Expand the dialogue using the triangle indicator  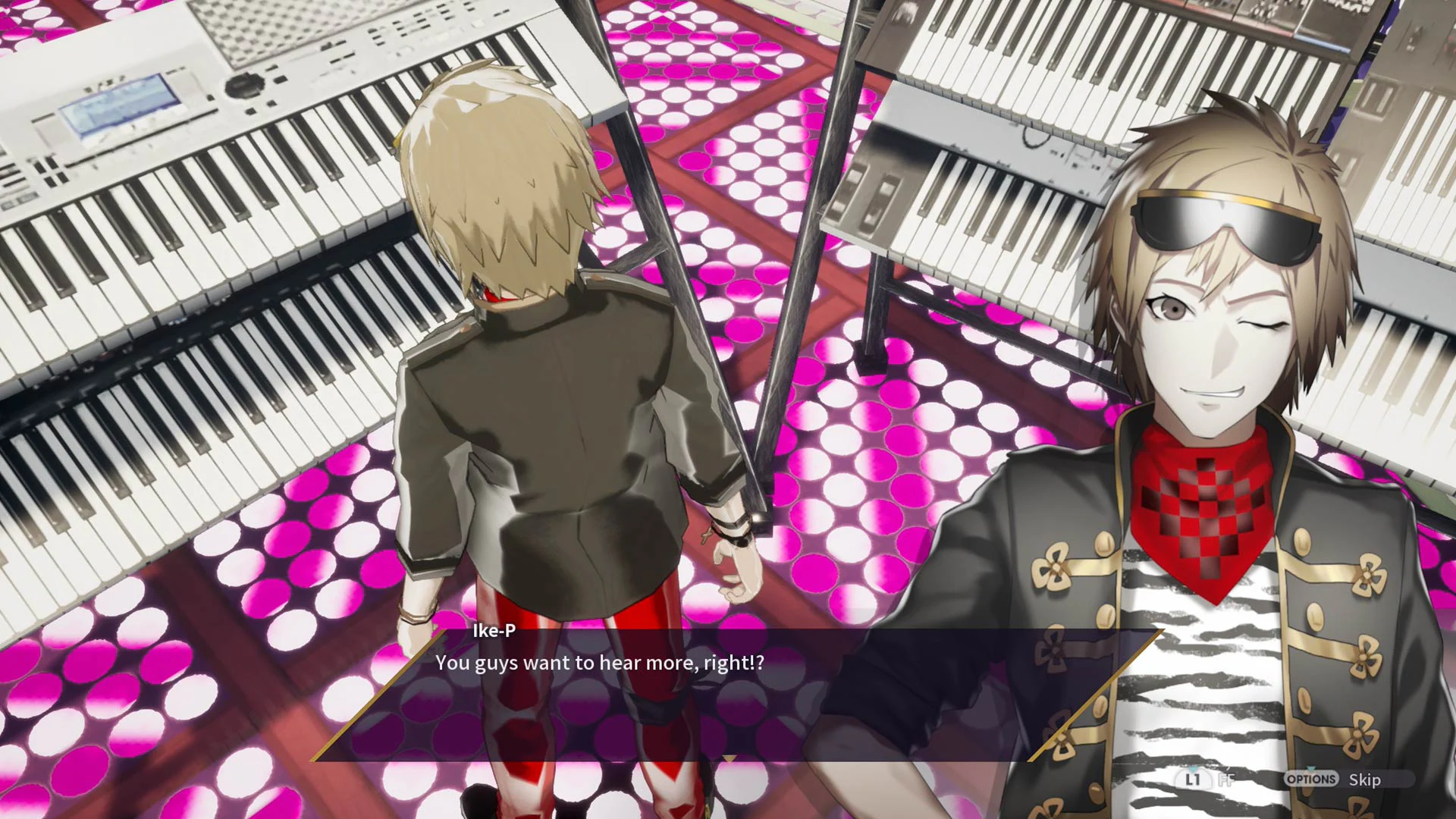(728, 758)
